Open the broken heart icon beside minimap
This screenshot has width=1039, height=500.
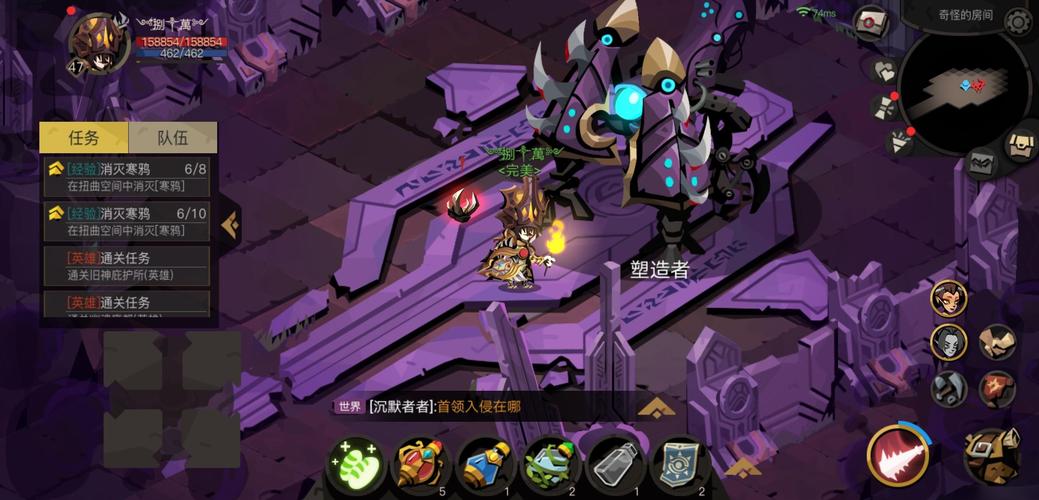pyautogui.click(x=885, y=72)
